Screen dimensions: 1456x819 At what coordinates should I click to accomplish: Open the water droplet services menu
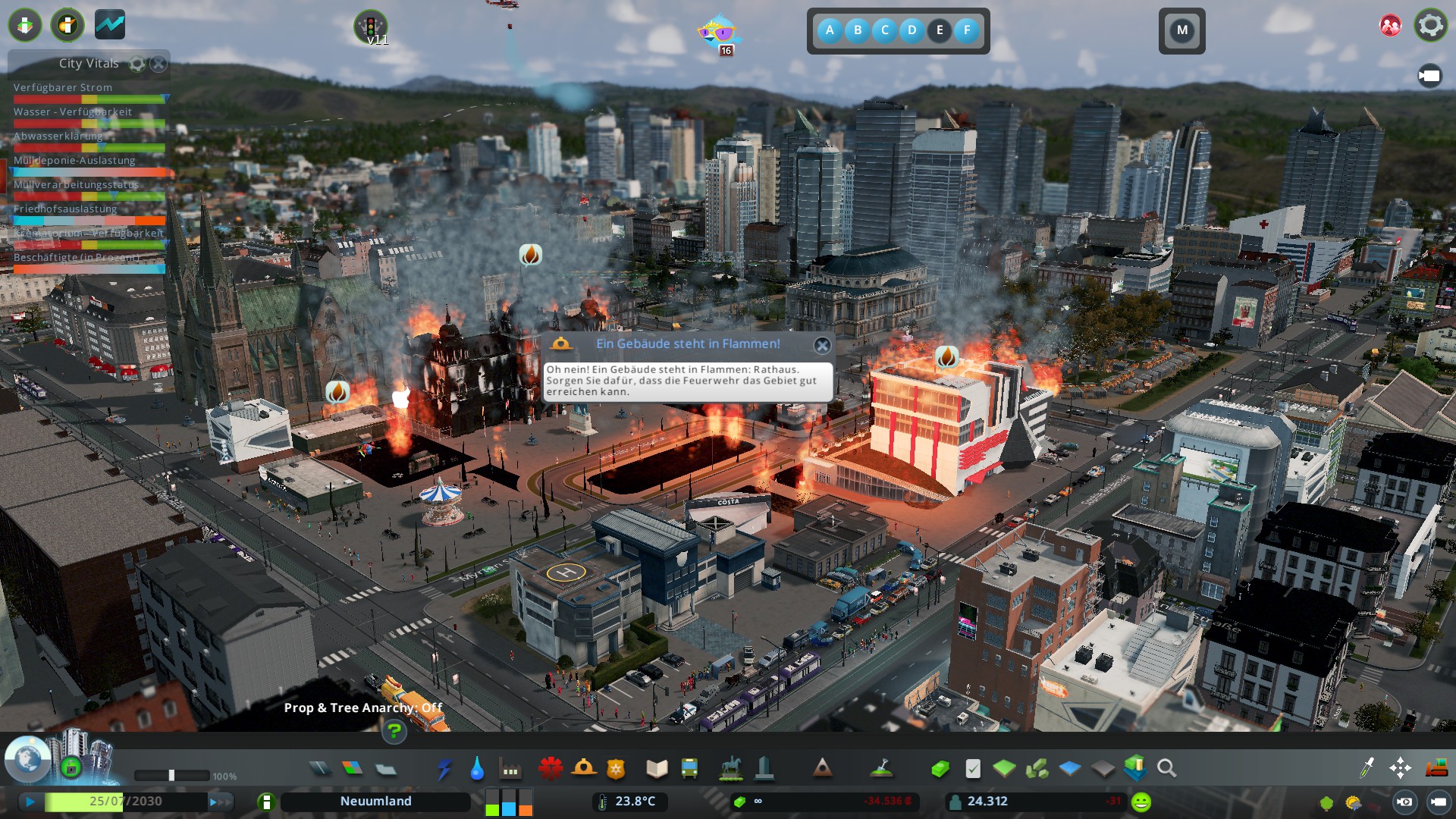click(477, 769)
